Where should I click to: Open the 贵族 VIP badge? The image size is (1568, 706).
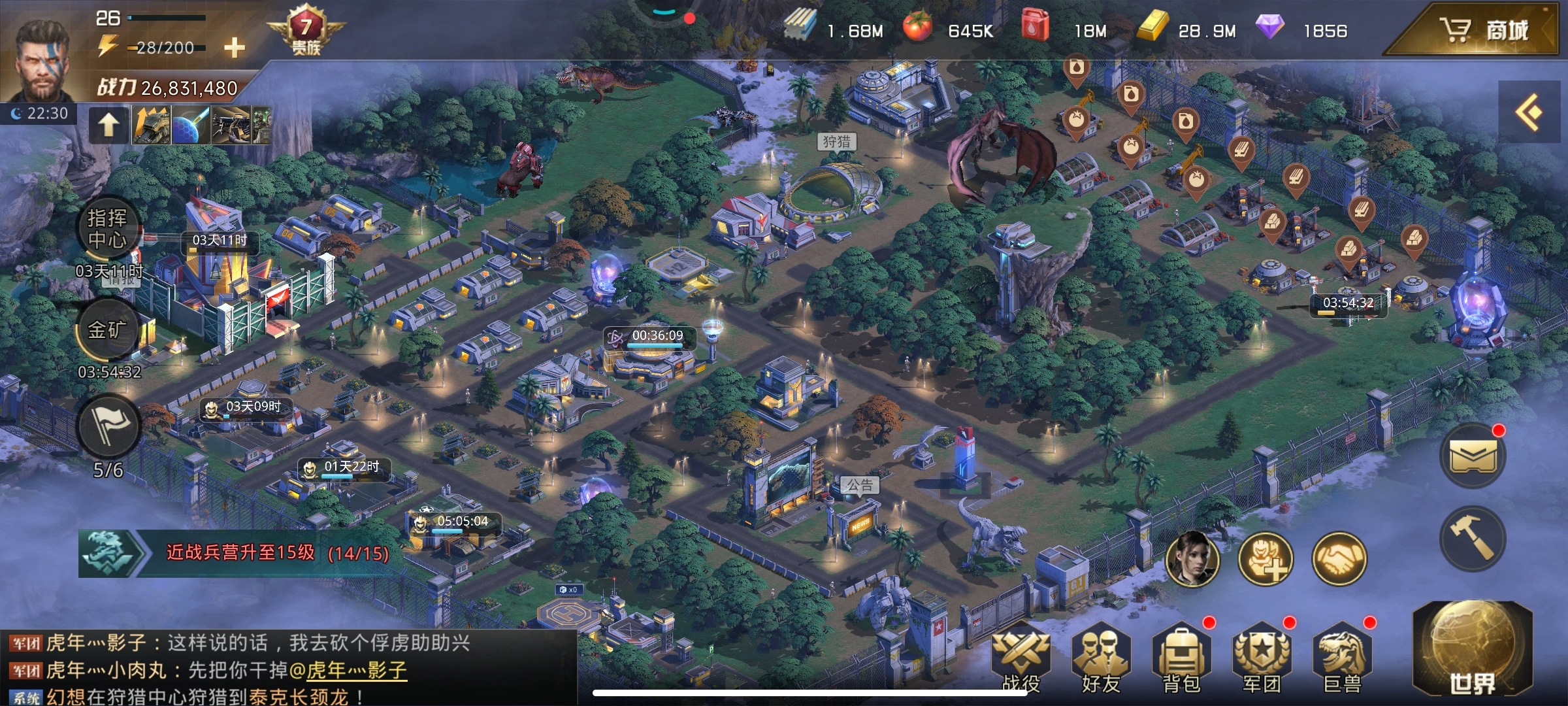coord(305,31)
